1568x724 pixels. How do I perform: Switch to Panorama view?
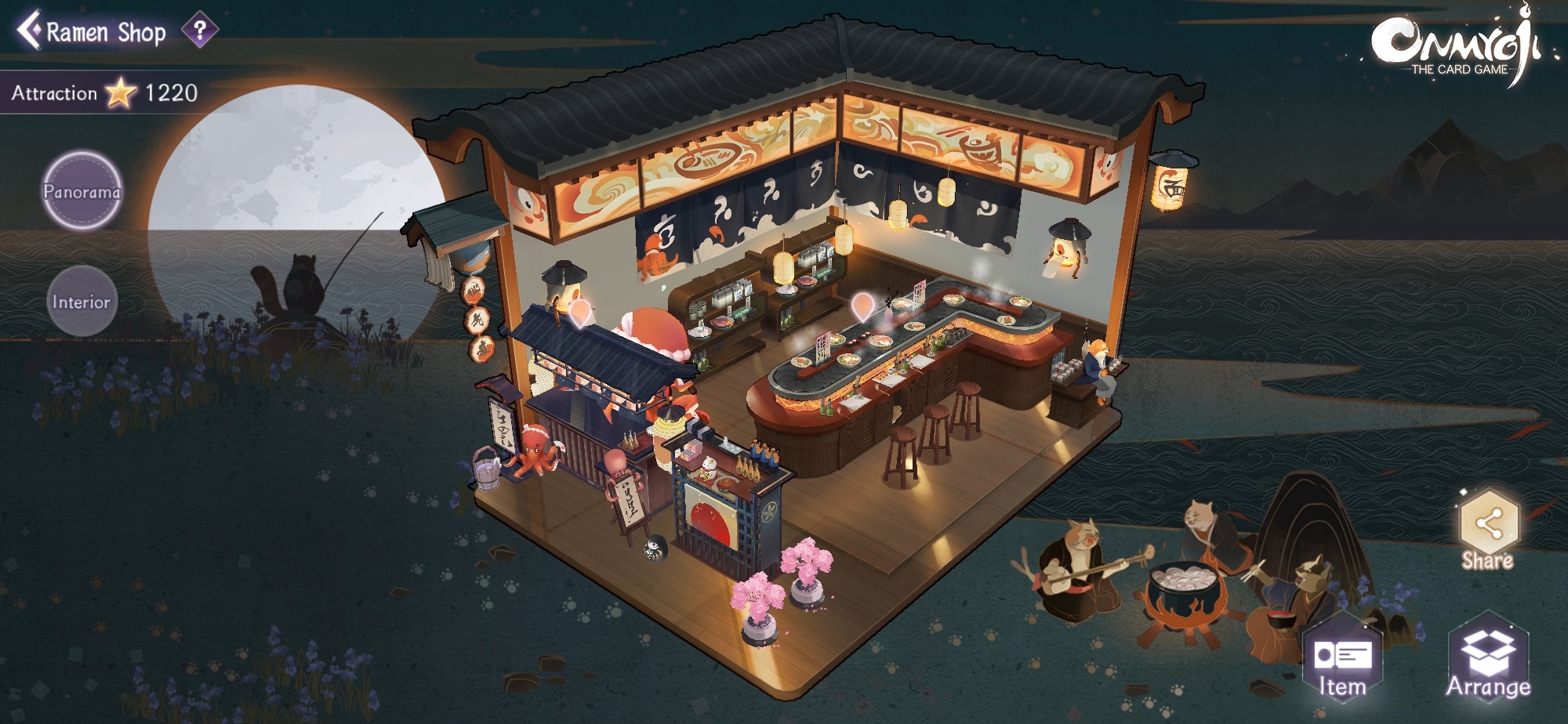click(82, 191)
